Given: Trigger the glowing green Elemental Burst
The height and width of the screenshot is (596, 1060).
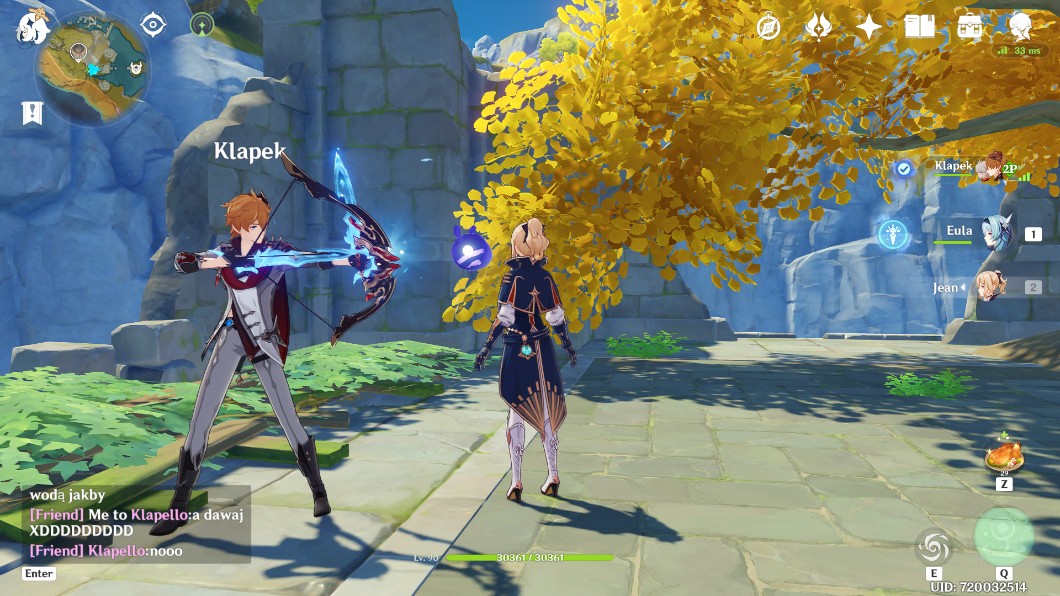Looking at the screenshot, I should coord(1003,537).
